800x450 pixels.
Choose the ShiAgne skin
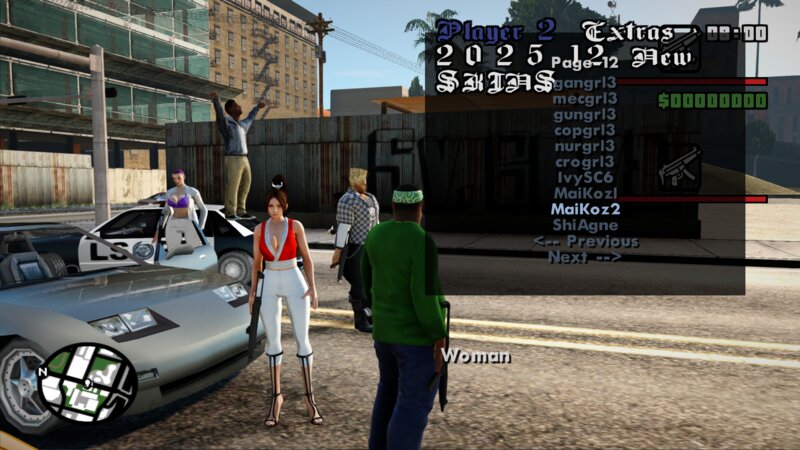(585, 225)
